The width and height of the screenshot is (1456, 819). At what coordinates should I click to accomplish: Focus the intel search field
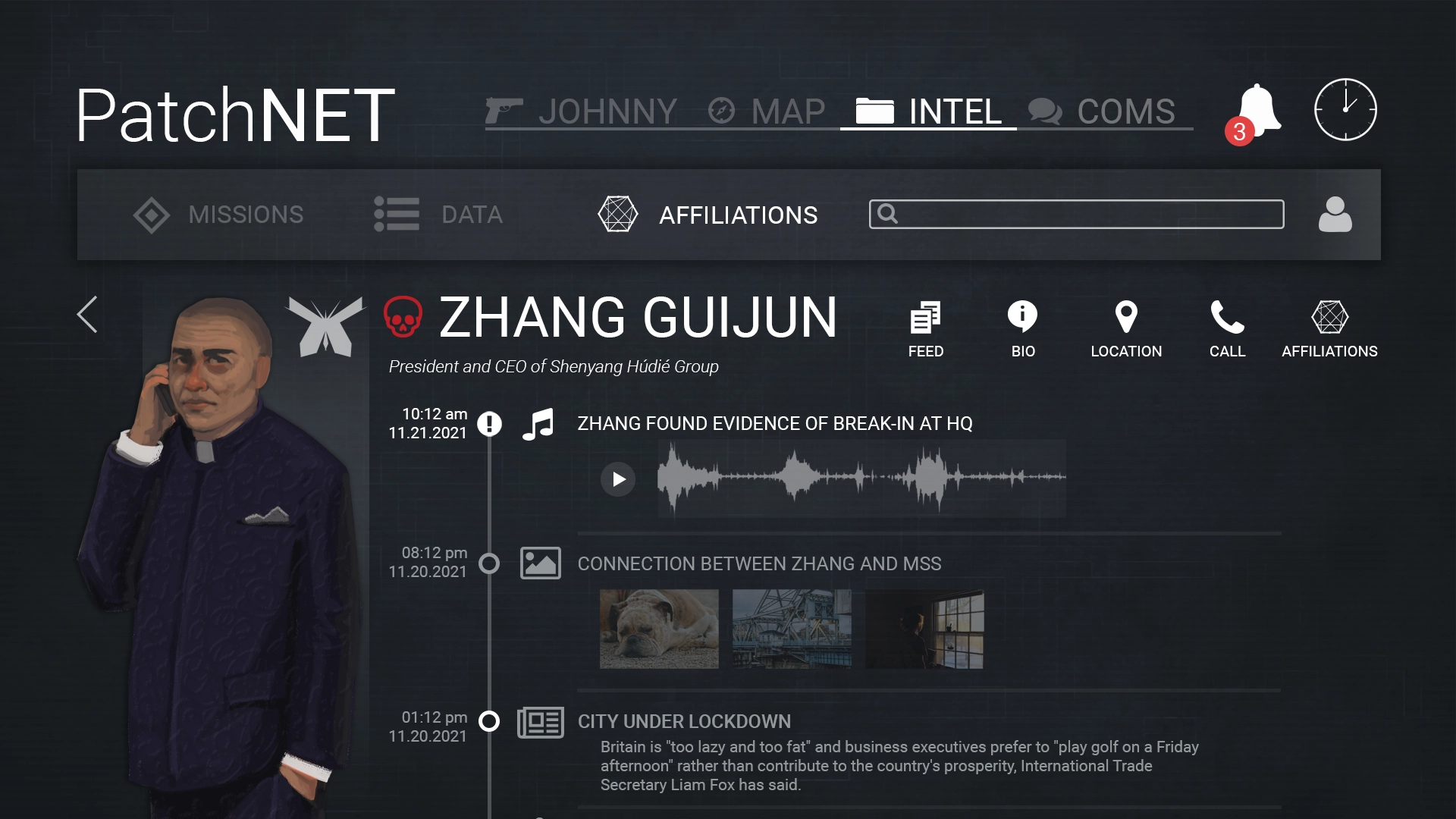pos(1077,215)
